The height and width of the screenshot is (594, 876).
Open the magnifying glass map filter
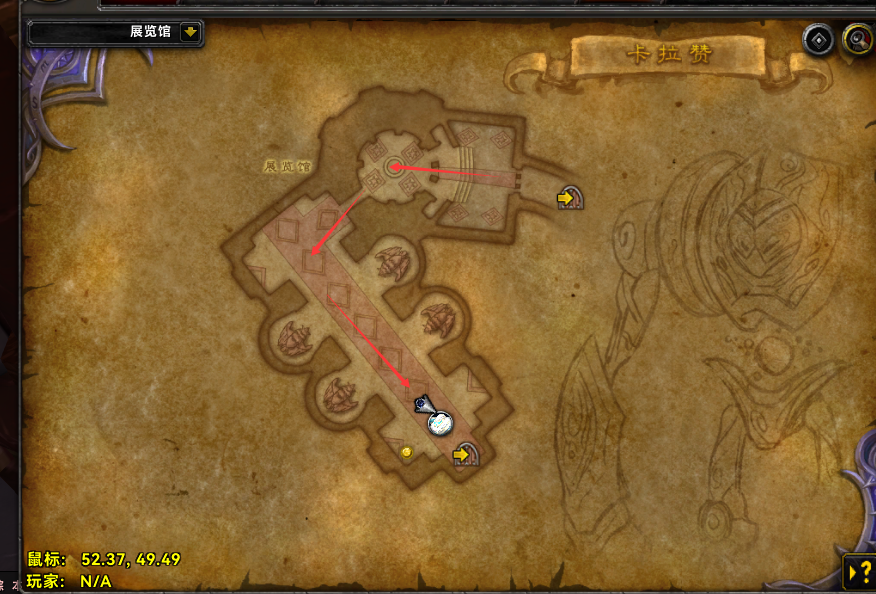click(857, 40)
